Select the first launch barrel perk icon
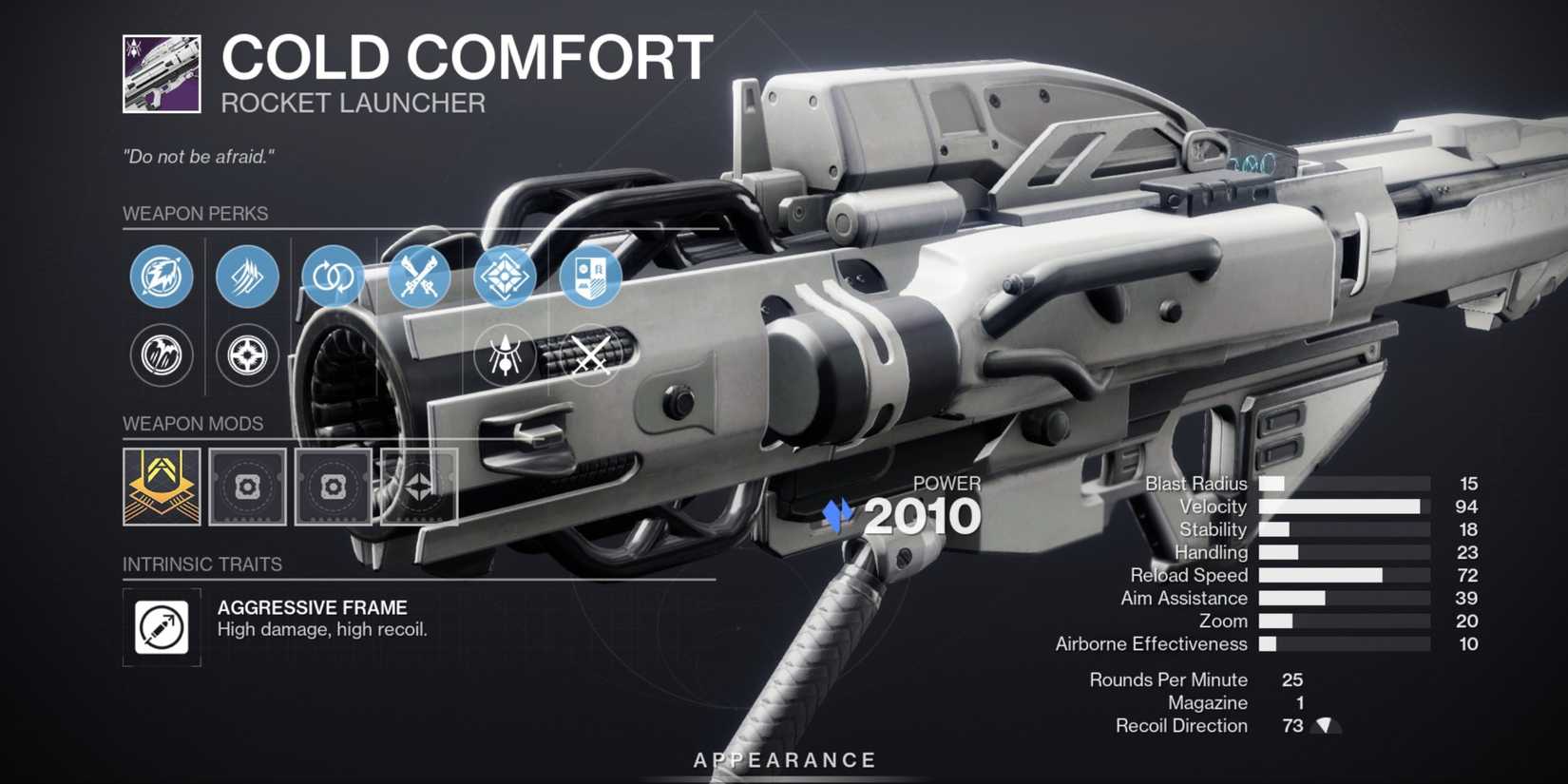This screenshot has height=784, width=1568. 161,277
